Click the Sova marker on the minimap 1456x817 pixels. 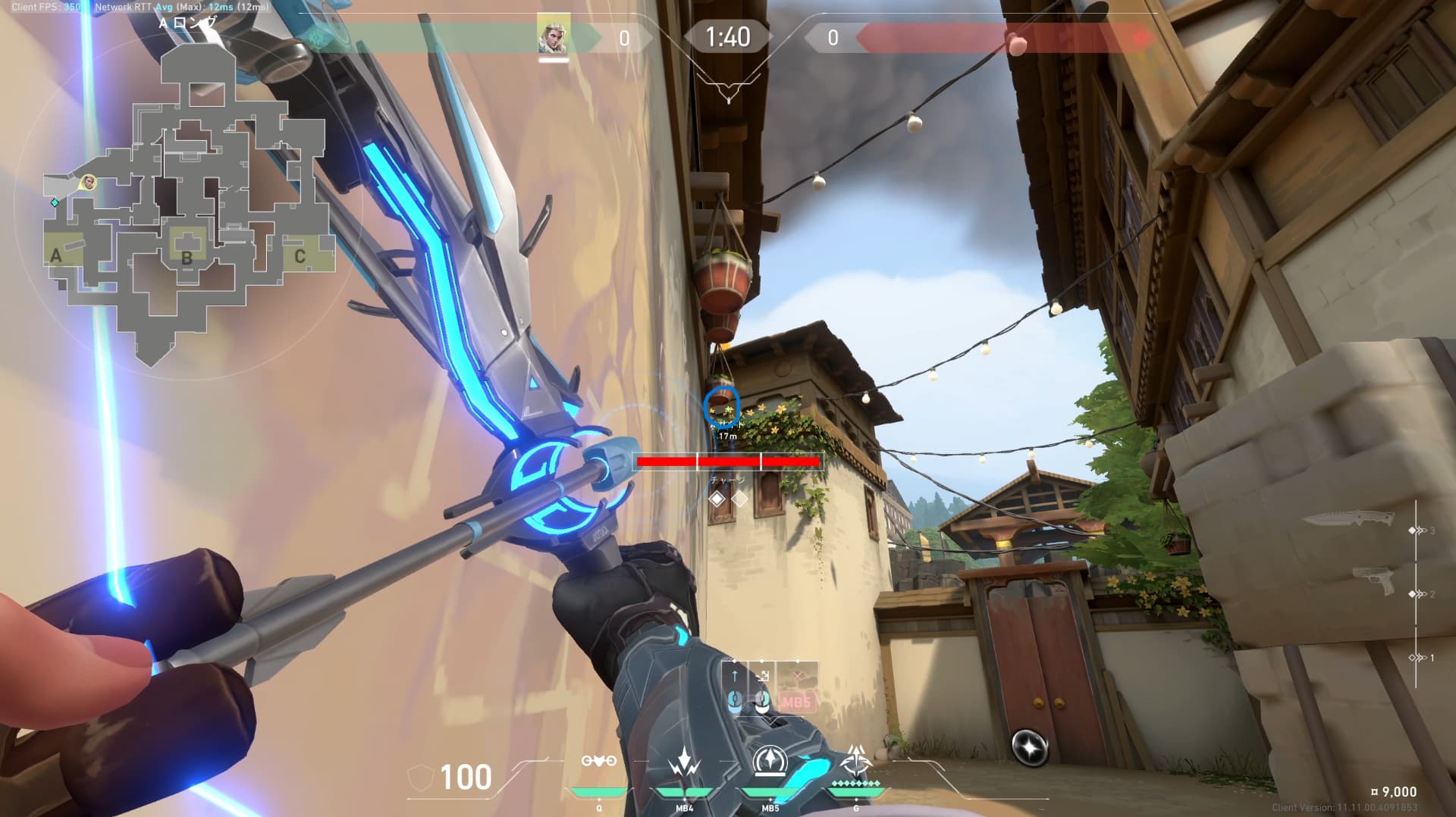pyautogui.click(x=89, y=182)
